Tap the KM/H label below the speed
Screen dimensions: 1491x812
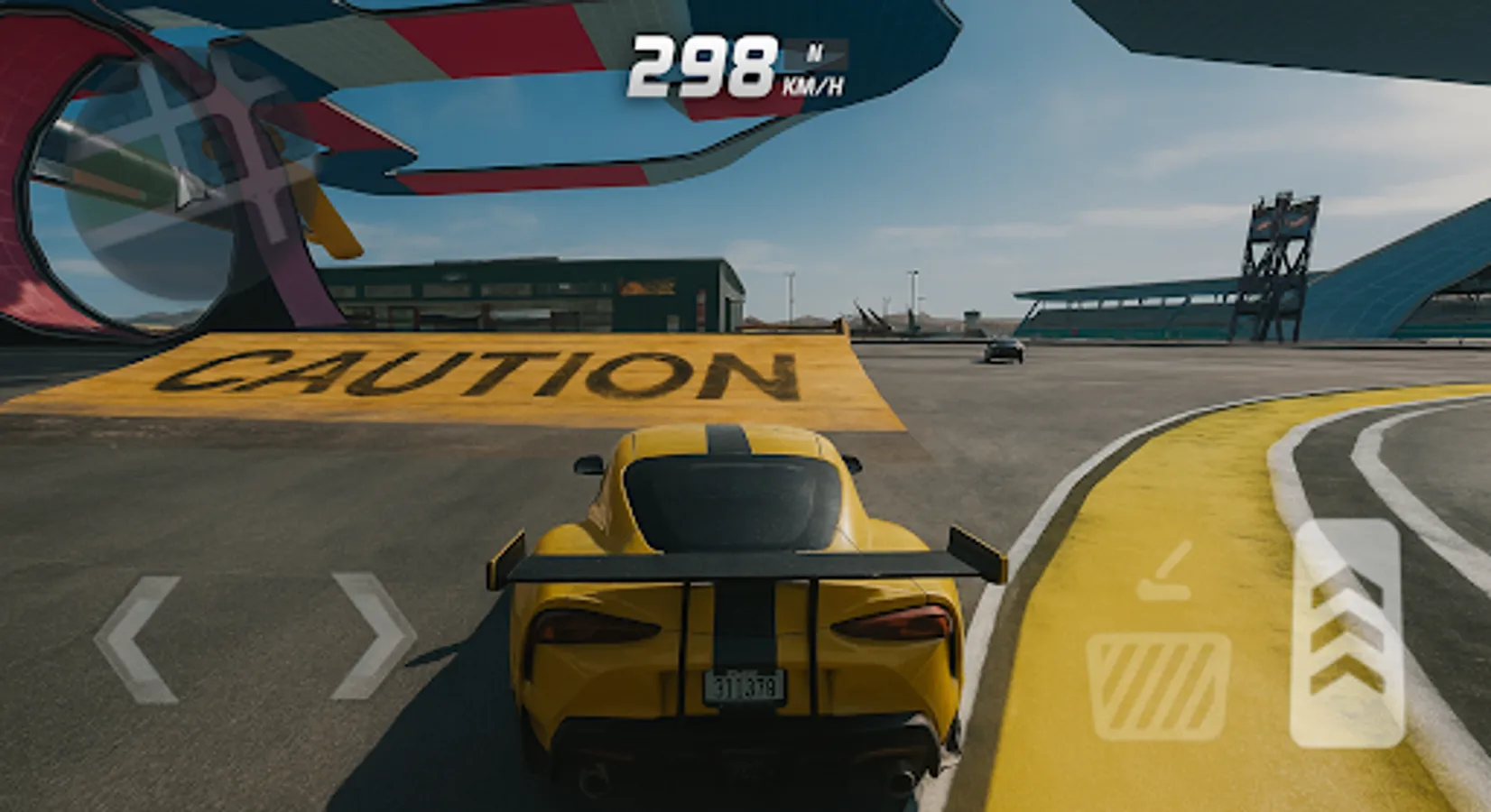(812, 86)
